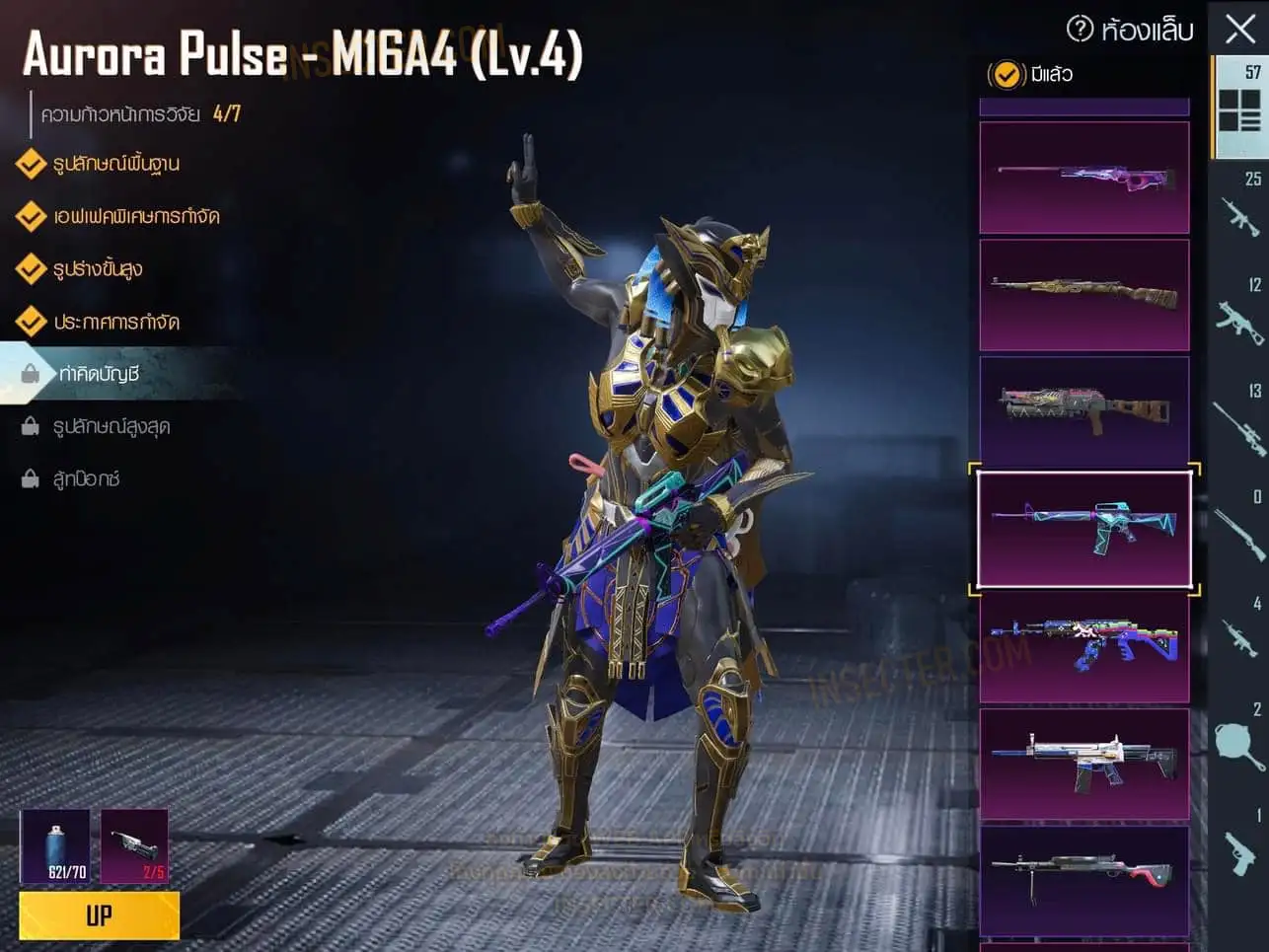Click the spray paint material icon
Screen dimensions: 1269x952
pos(55,845)
